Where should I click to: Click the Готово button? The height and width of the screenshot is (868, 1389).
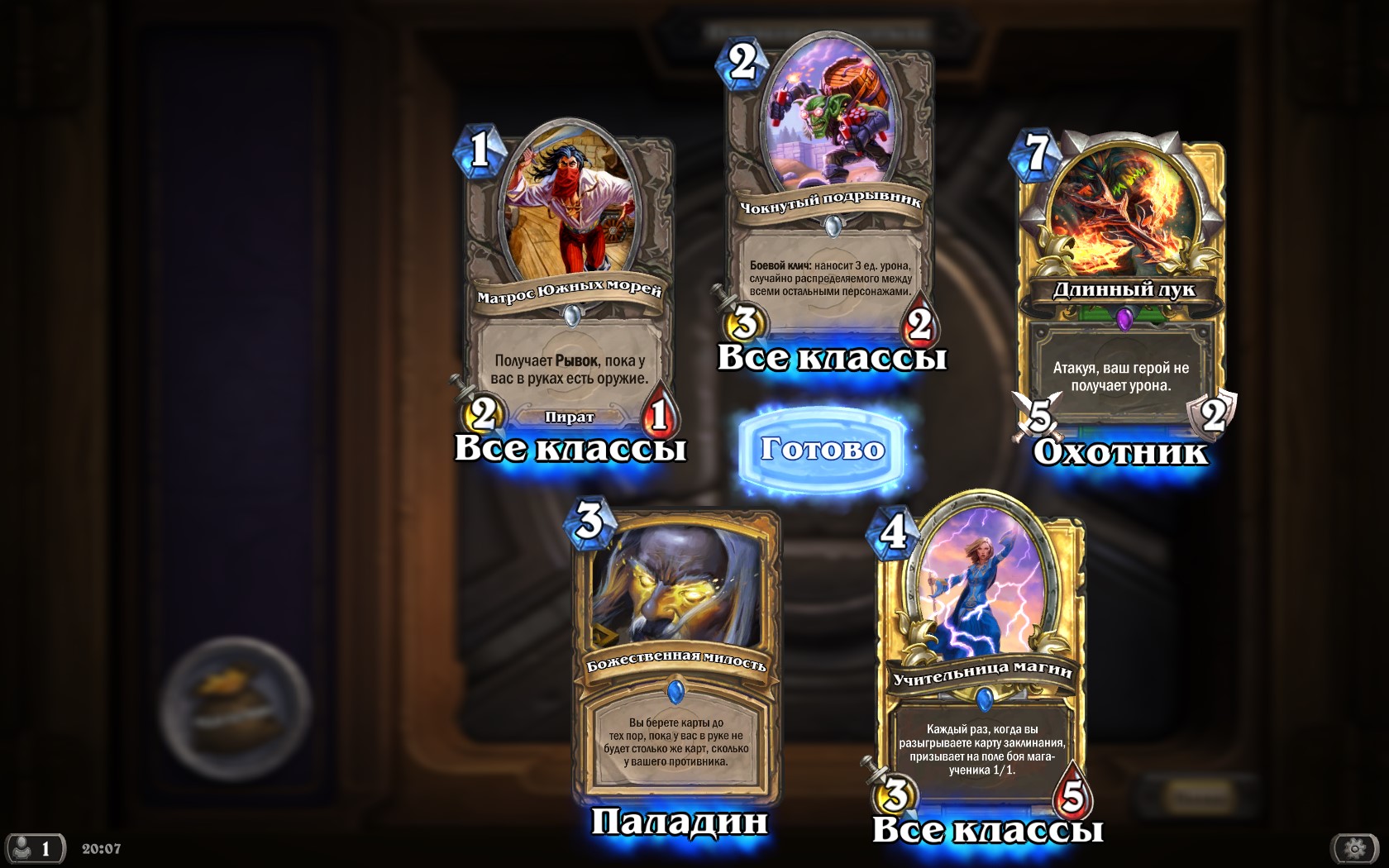tap(823, 449)
